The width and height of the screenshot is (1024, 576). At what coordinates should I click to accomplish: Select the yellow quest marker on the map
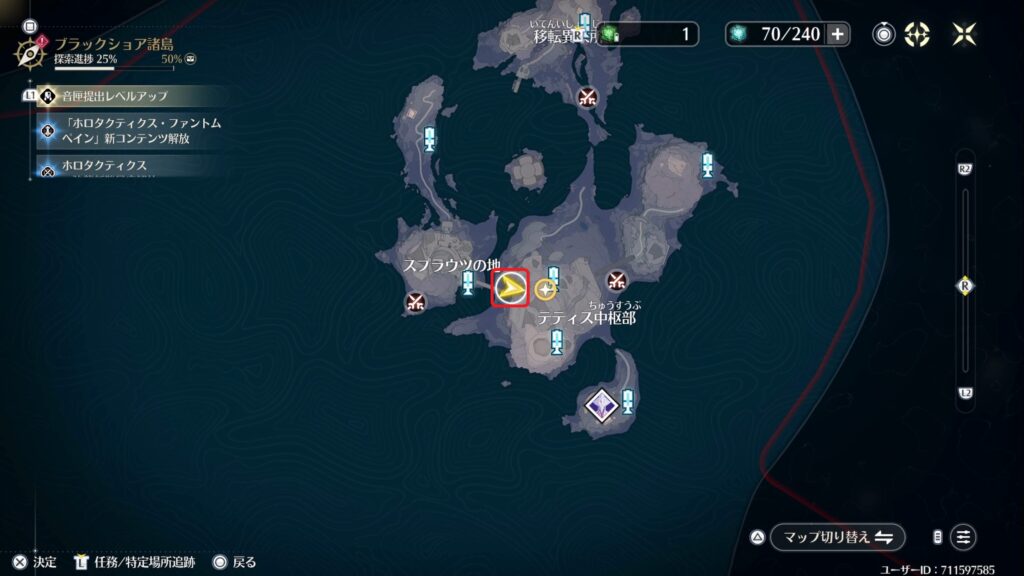click(545, 290)
